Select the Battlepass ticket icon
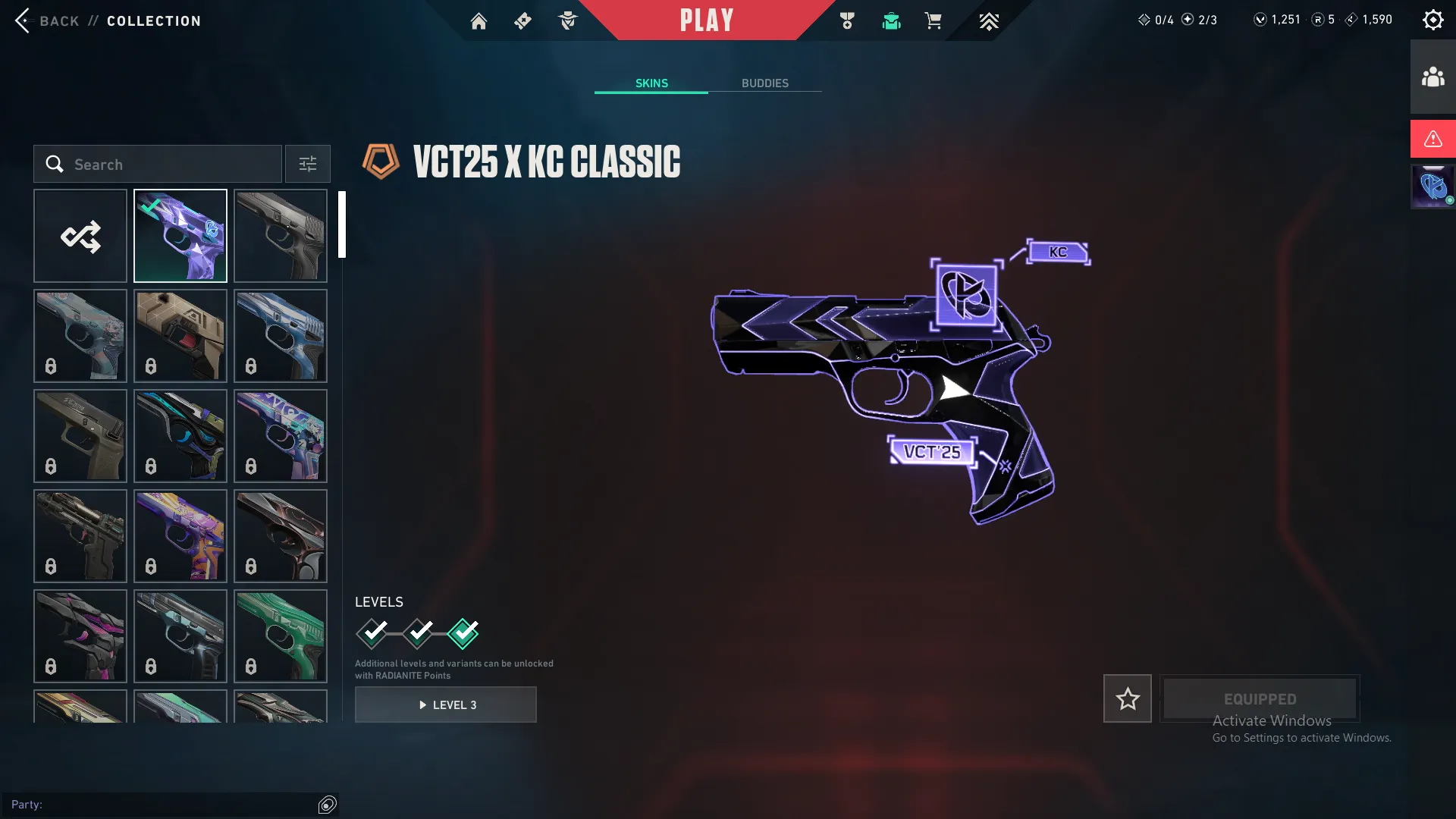 (522, 21)
